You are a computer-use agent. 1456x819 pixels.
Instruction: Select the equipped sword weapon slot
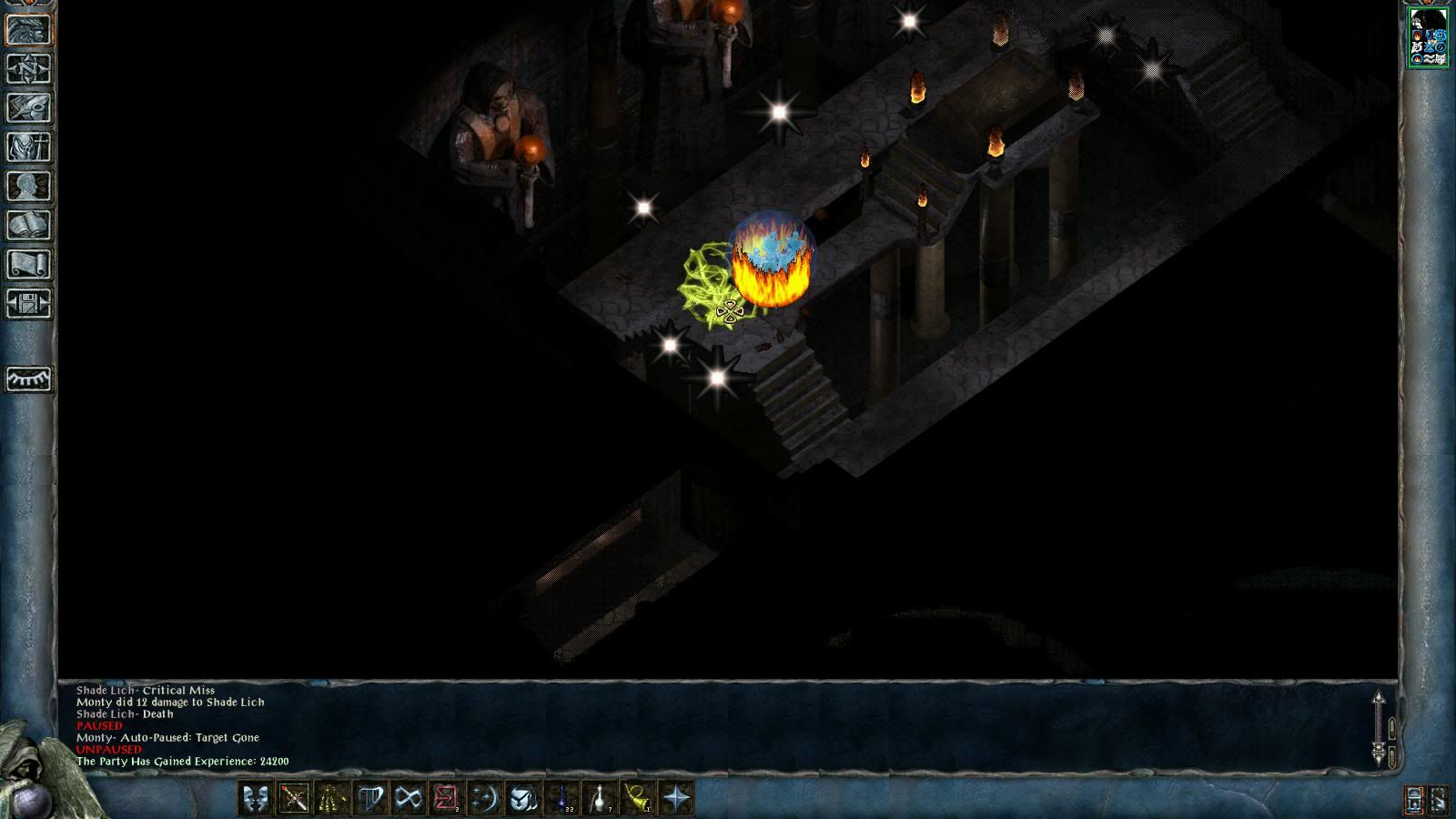pos(294,799)
